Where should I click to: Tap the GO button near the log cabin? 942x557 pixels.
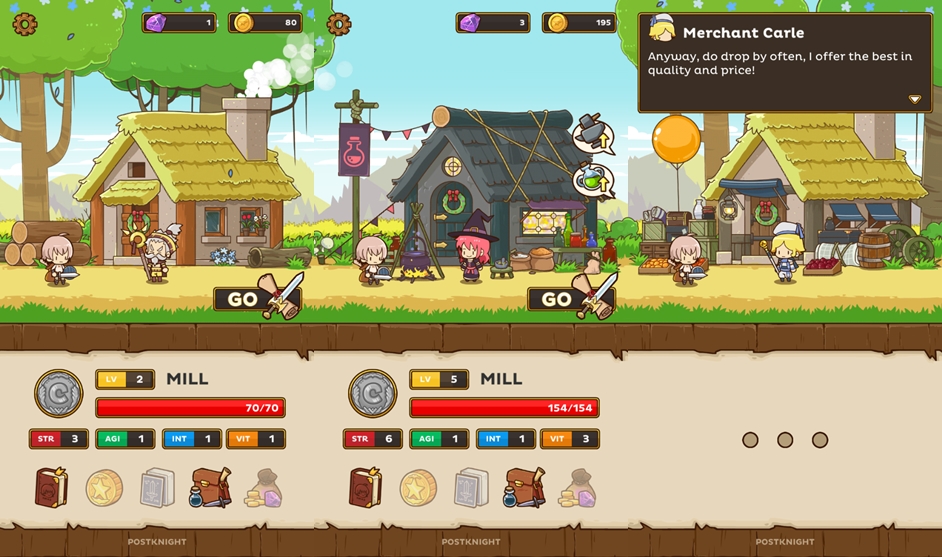(x=243, y=299)
